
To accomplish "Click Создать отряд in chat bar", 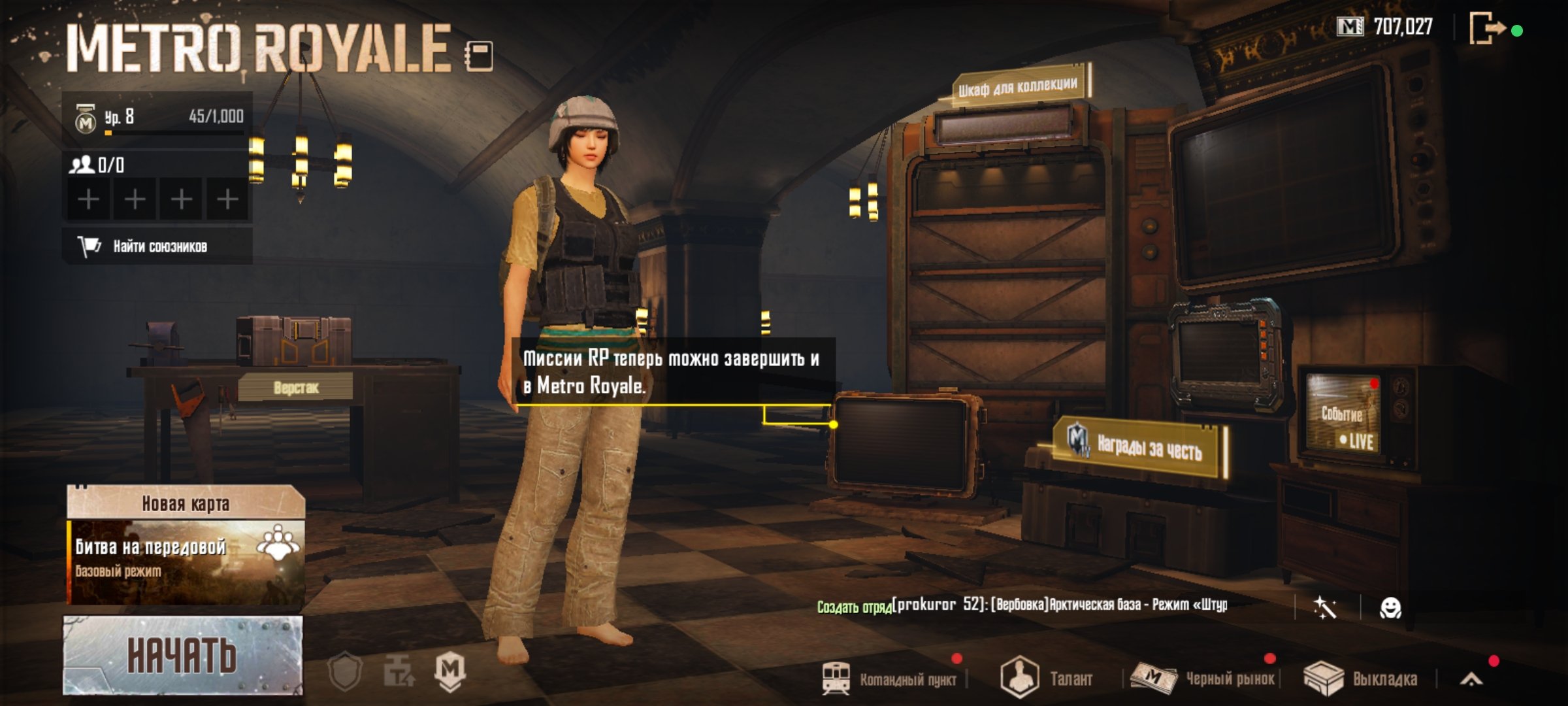I will click(854, 607).
